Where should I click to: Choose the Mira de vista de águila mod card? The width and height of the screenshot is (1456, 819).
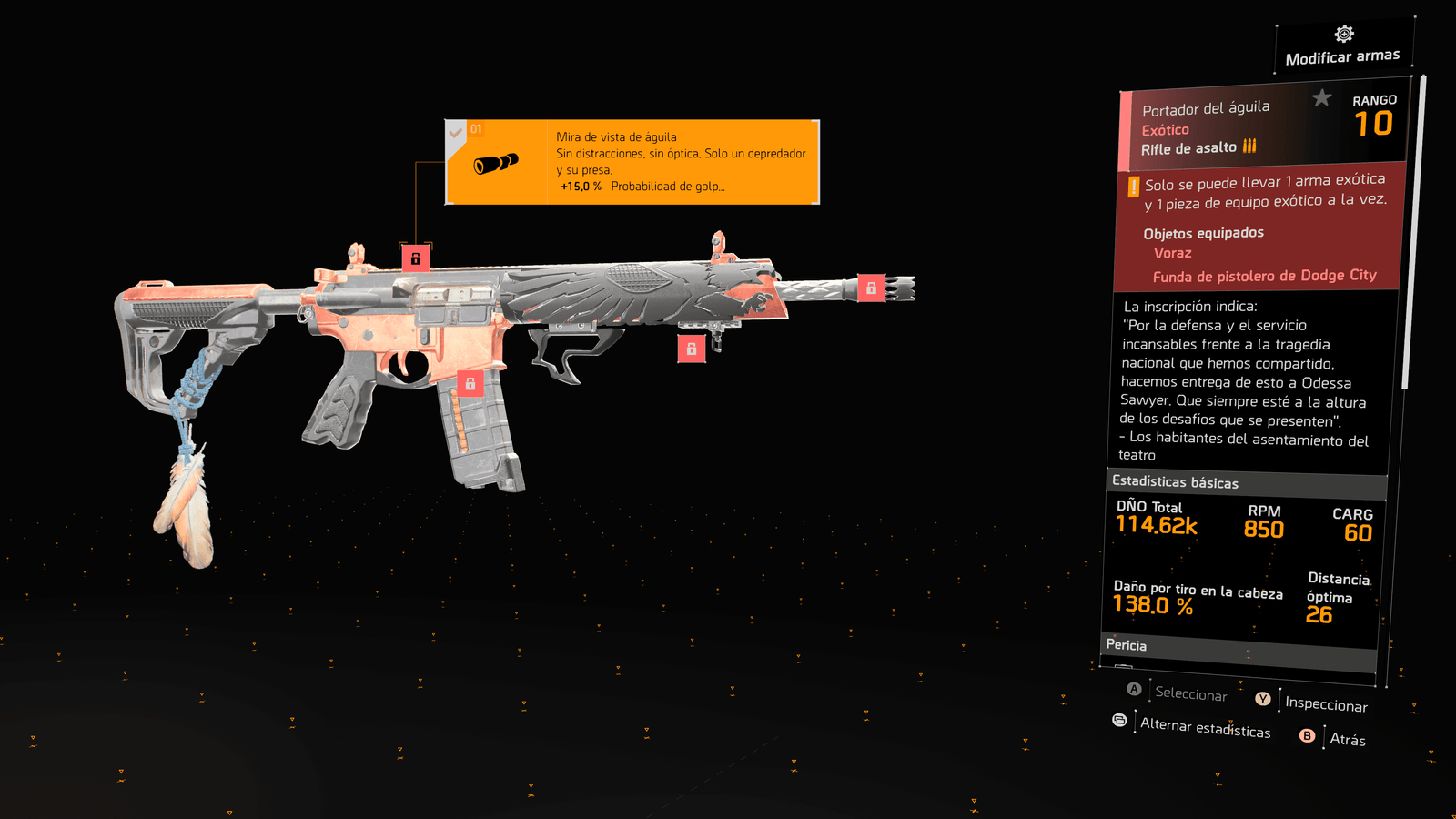click(x=632, y=162)
